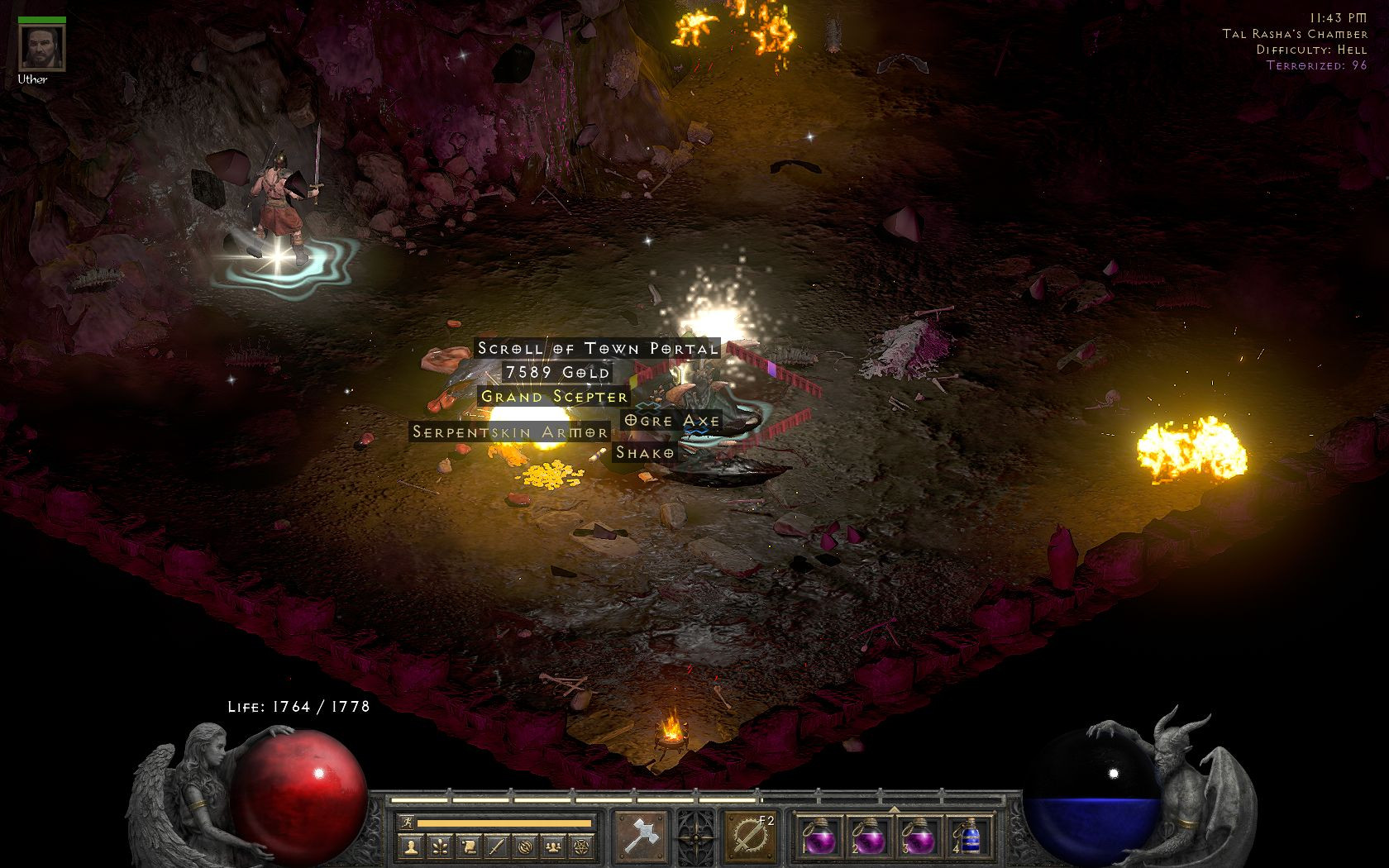This screenshot has width=1389, height=868.
Task: Toggle the run/walk button
Action: (406, 823)
